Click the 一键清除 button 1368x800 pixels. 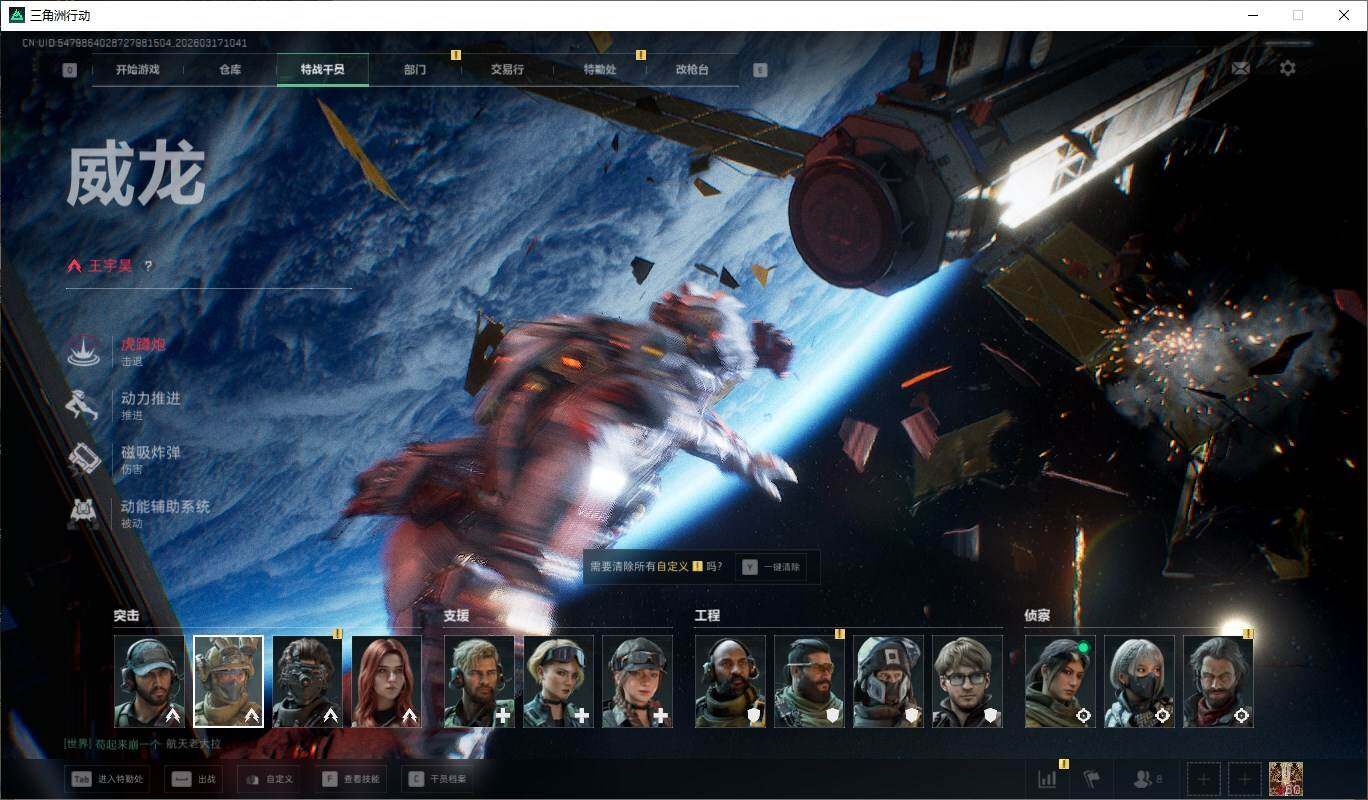(x=772, y=567)
